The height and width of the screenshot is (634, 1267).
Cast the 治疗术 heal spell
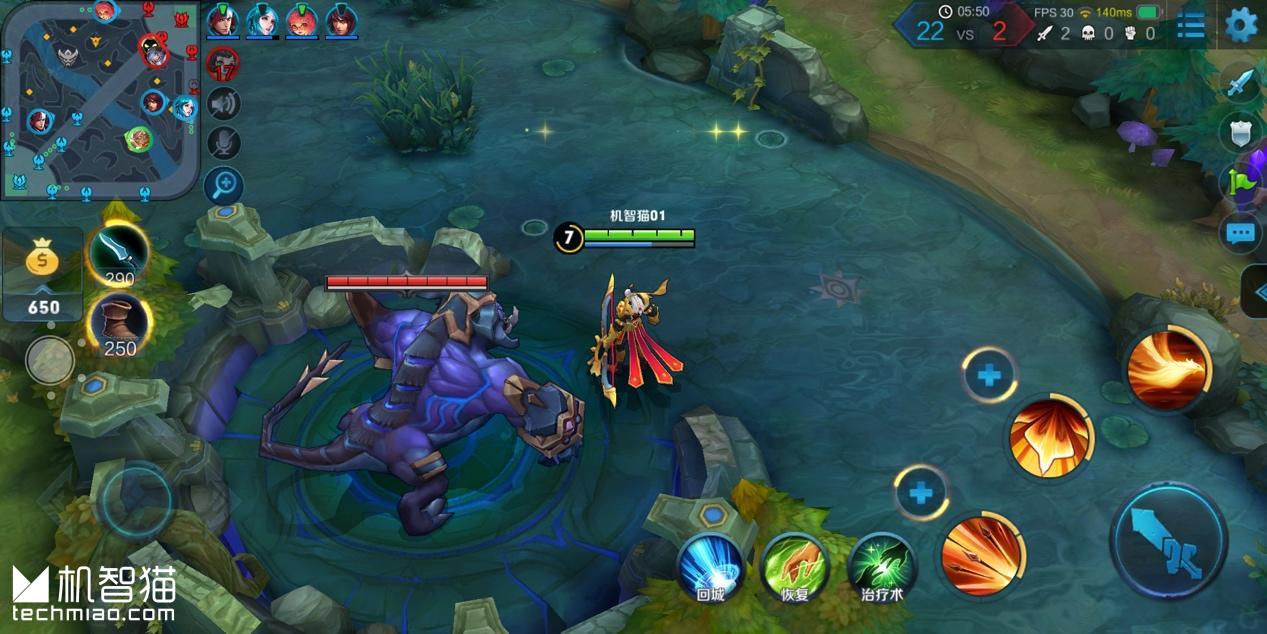point(882,567)
